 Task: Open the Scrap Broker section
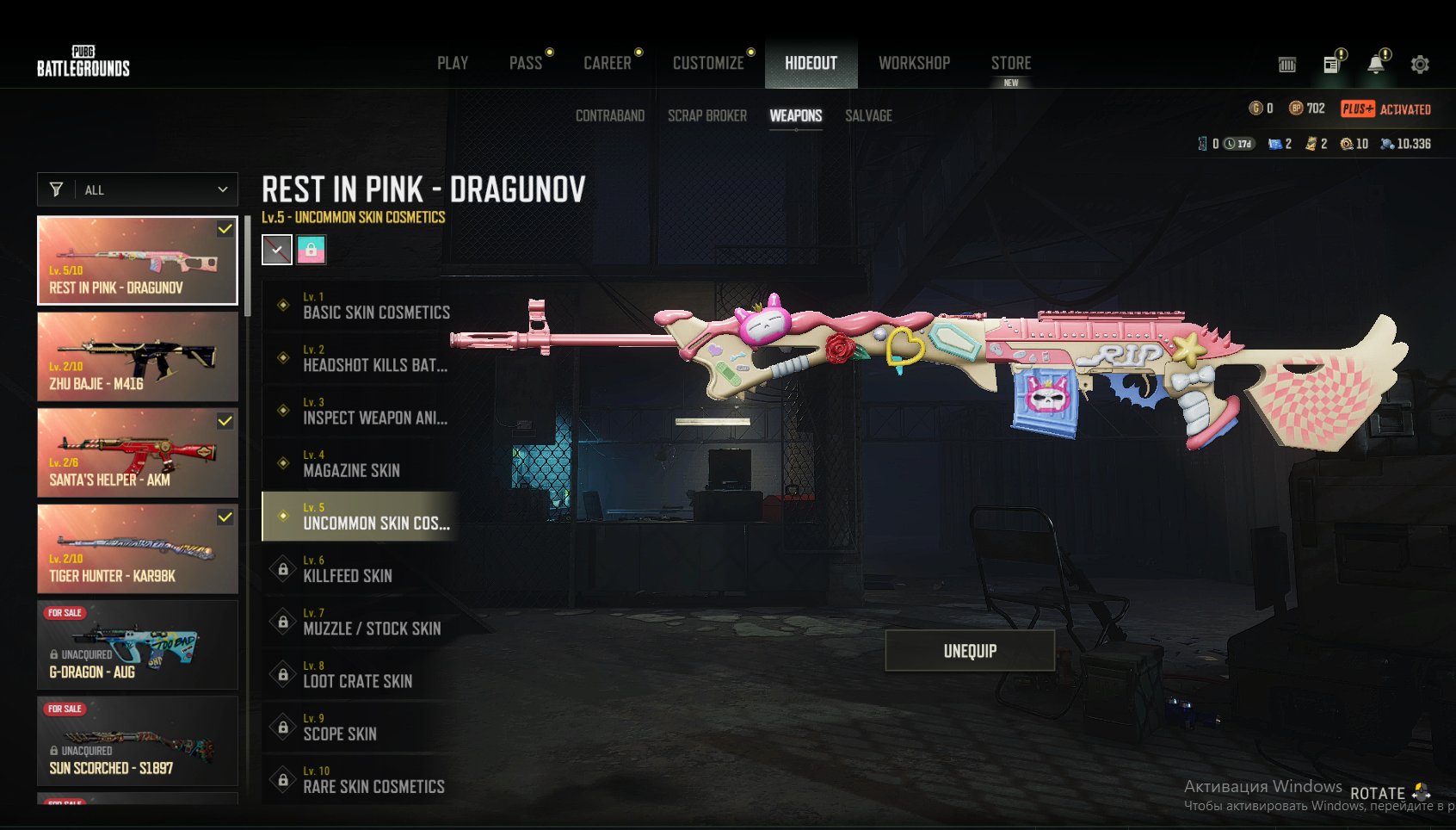707,115
